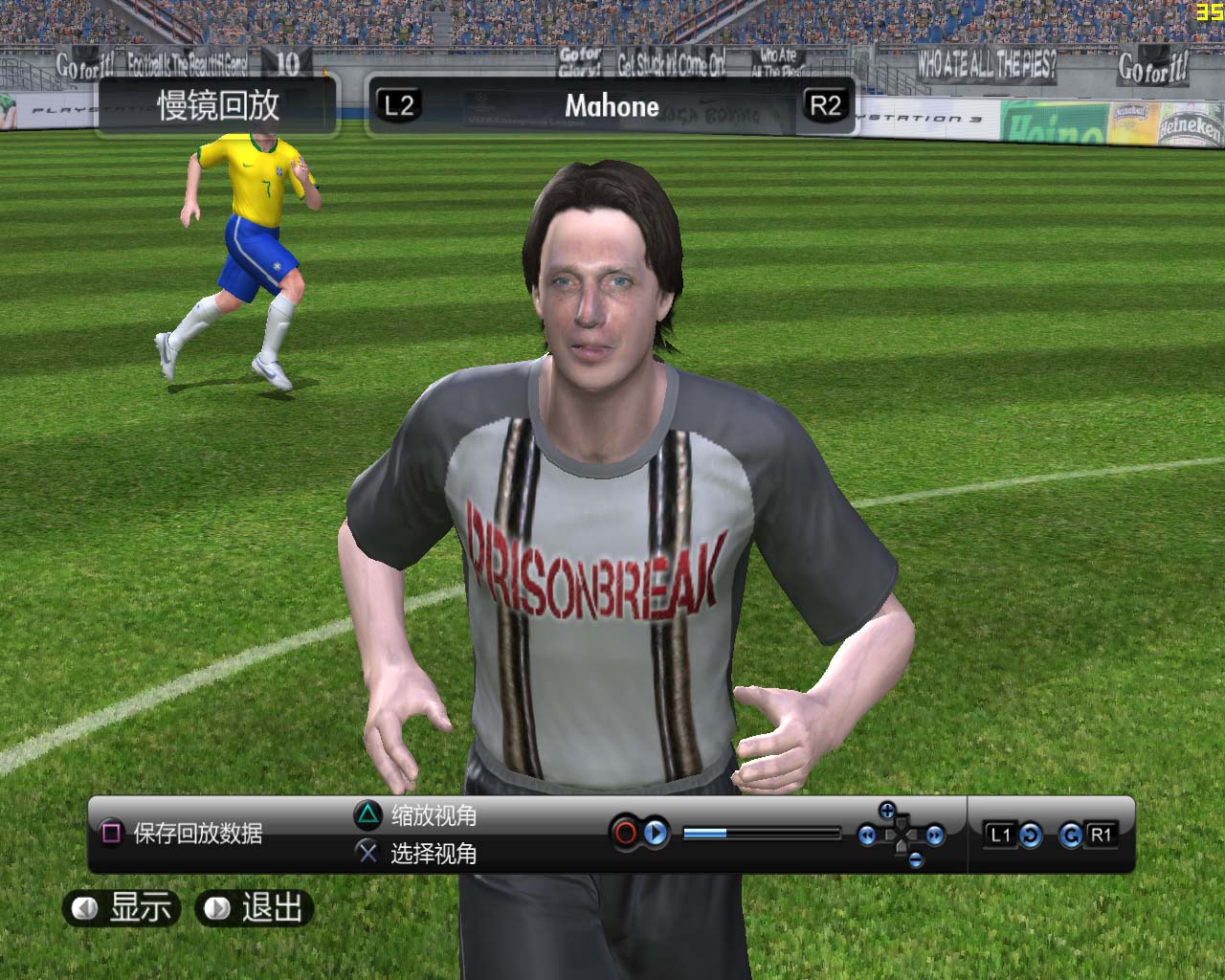1225x980 pixels.
Task: Rotate camera clockwise beside R1
Action: (x=1071, y=835)
